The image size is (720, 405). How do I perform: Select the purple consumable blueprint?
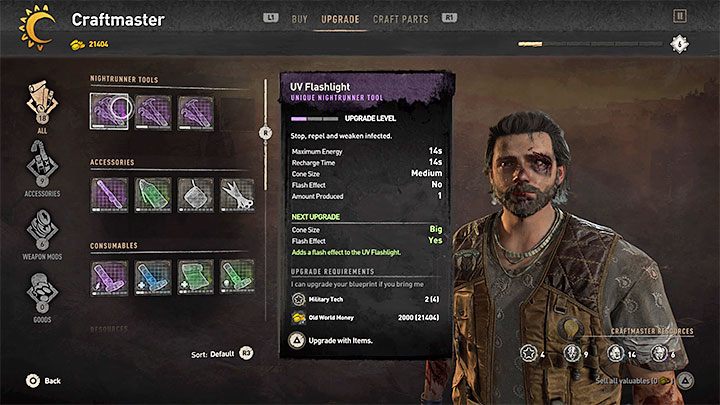click(x=109, y=276)
